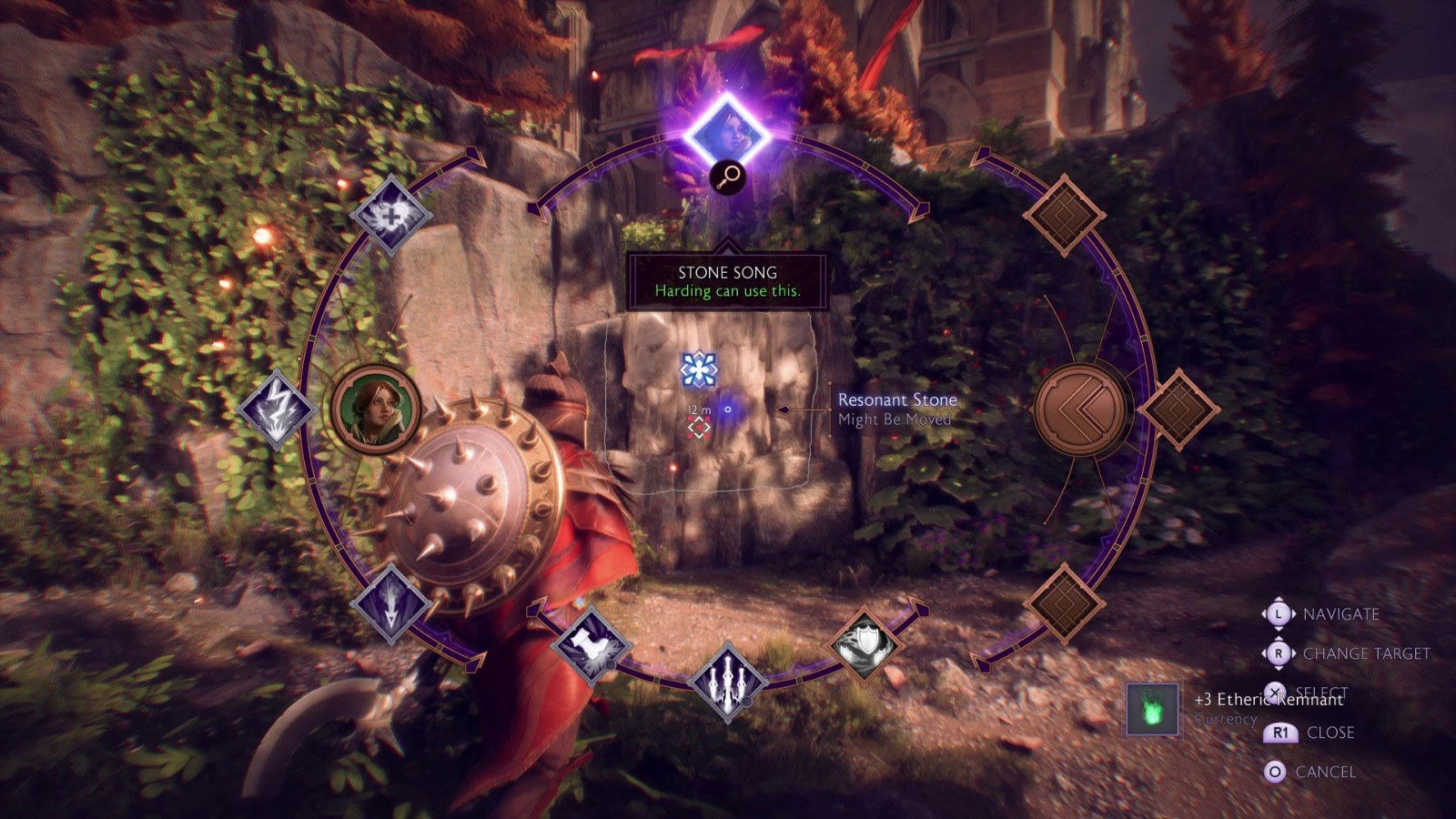
Task: Select the three blades ability
Action: pos(727,681)
